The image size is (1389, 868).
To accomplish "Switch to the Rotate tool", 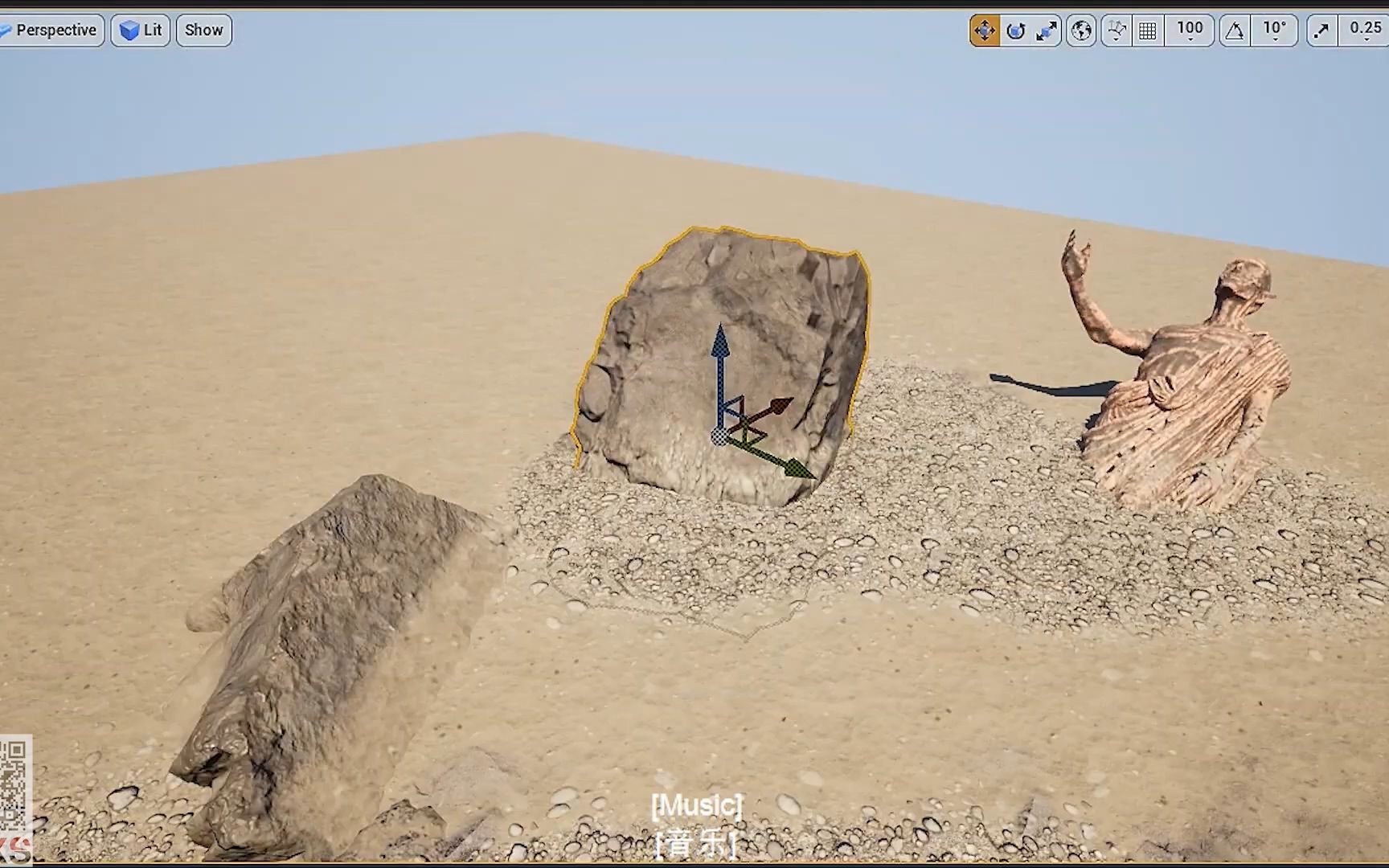I will tap(1015, 30).
